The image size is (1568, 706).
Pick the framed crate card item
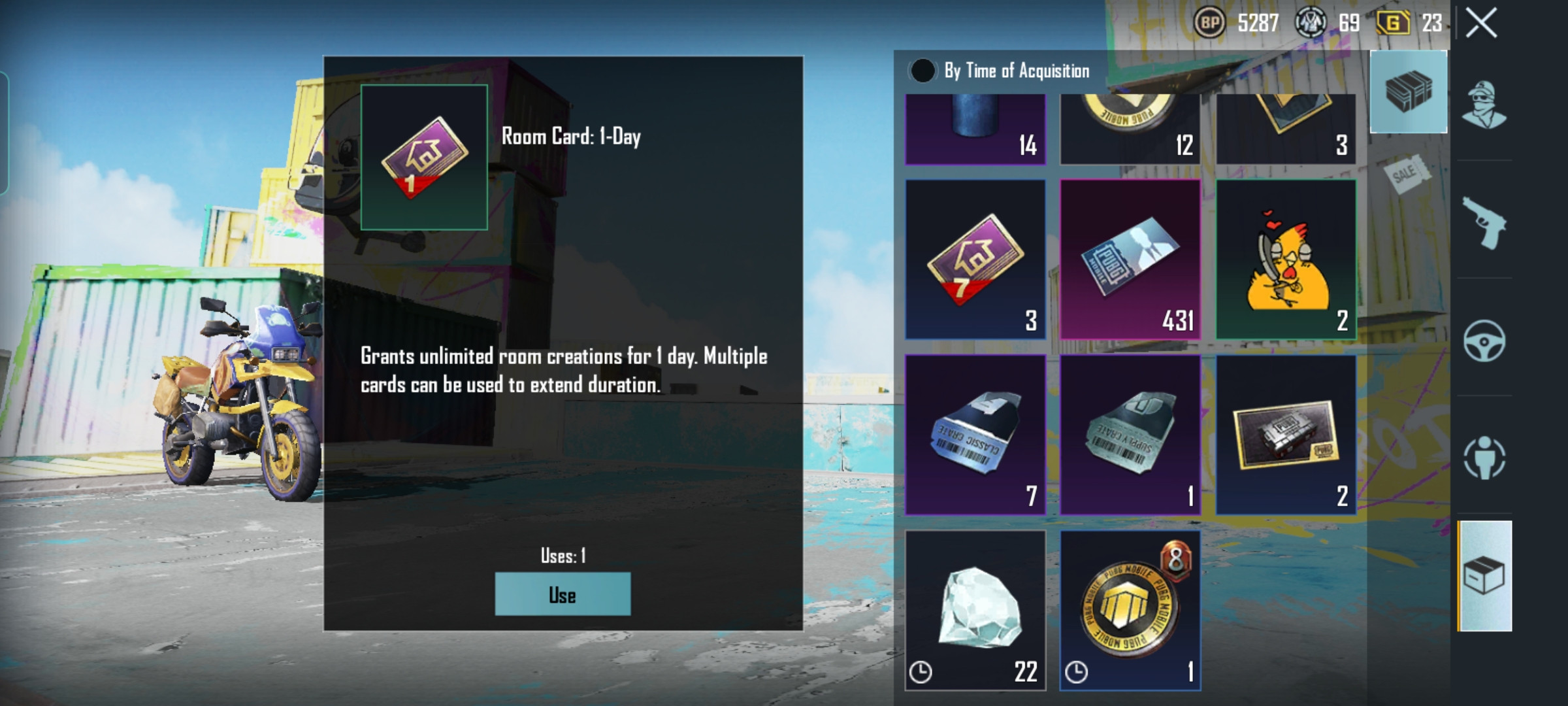[1286, 435]
